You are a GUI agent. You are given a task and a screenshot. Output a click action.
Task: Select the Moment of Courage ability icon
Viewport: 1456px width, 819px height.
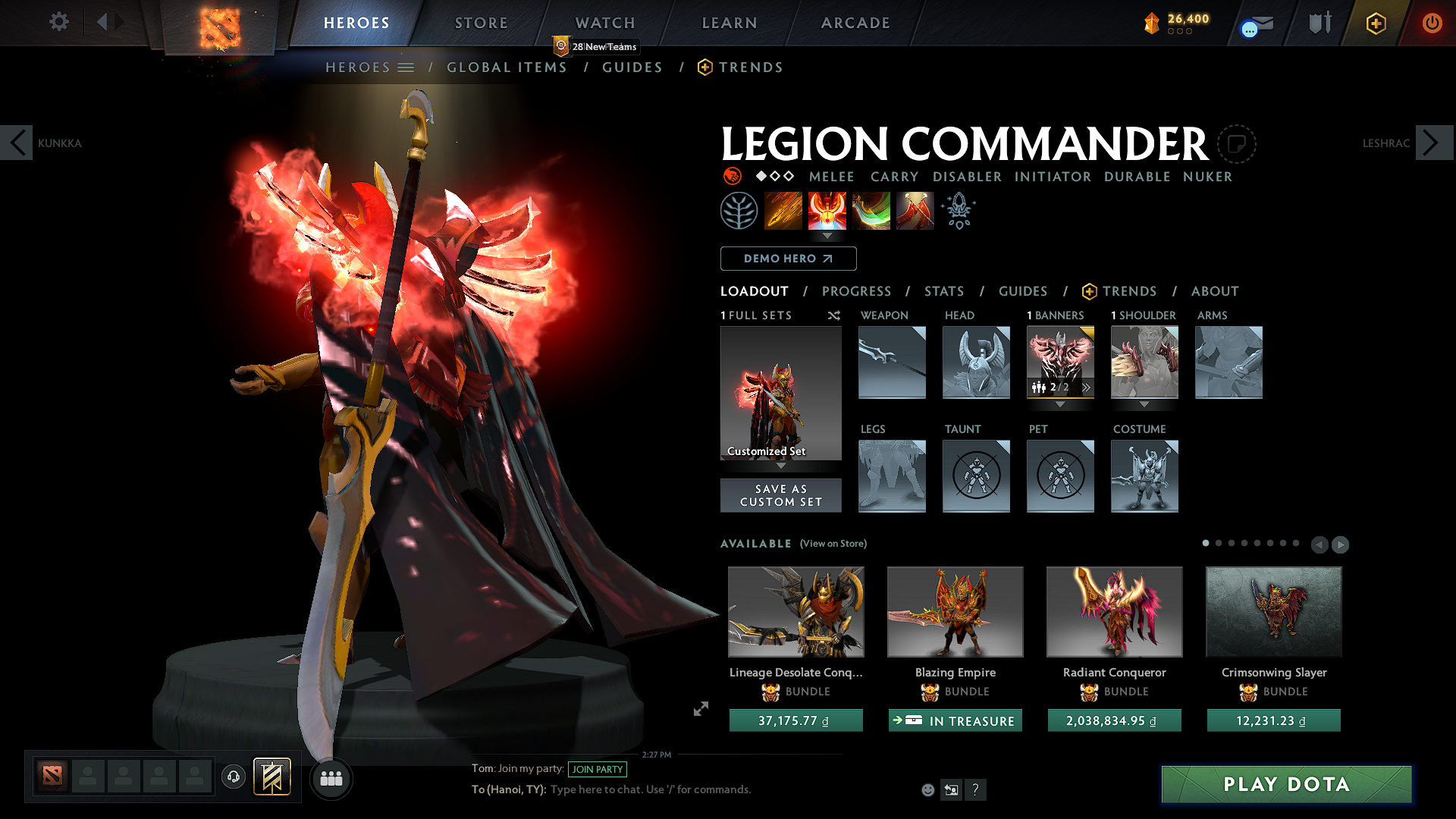871,210
